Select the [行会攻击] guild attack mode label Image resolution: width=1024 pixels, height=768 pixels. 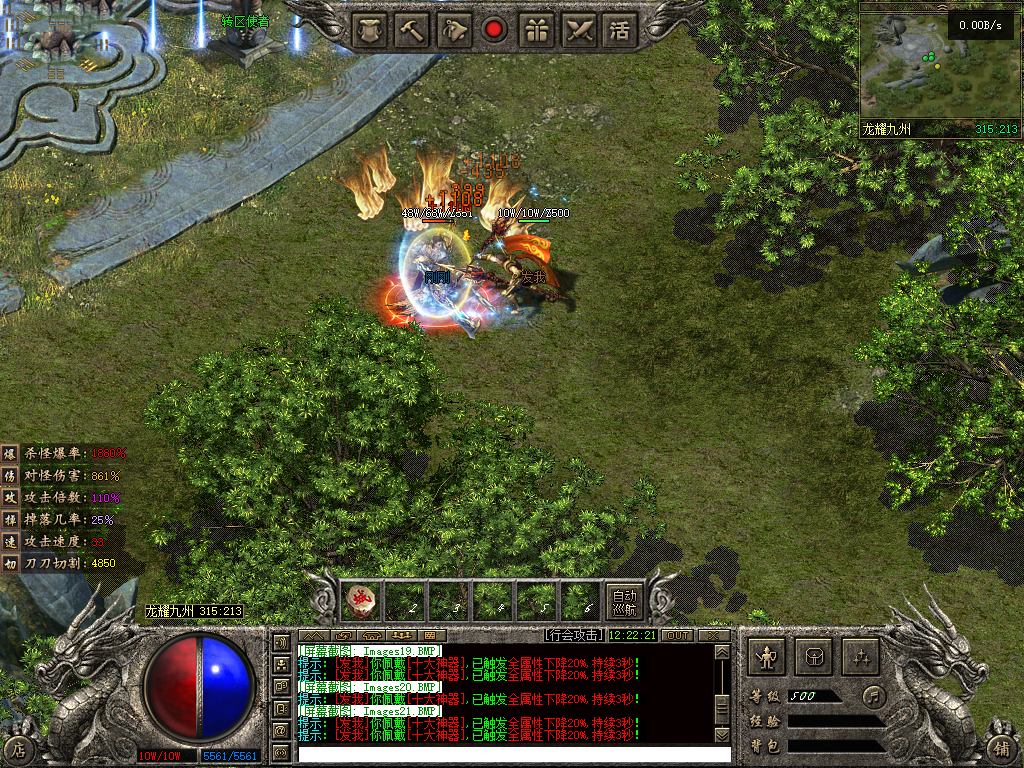(574, 635)
